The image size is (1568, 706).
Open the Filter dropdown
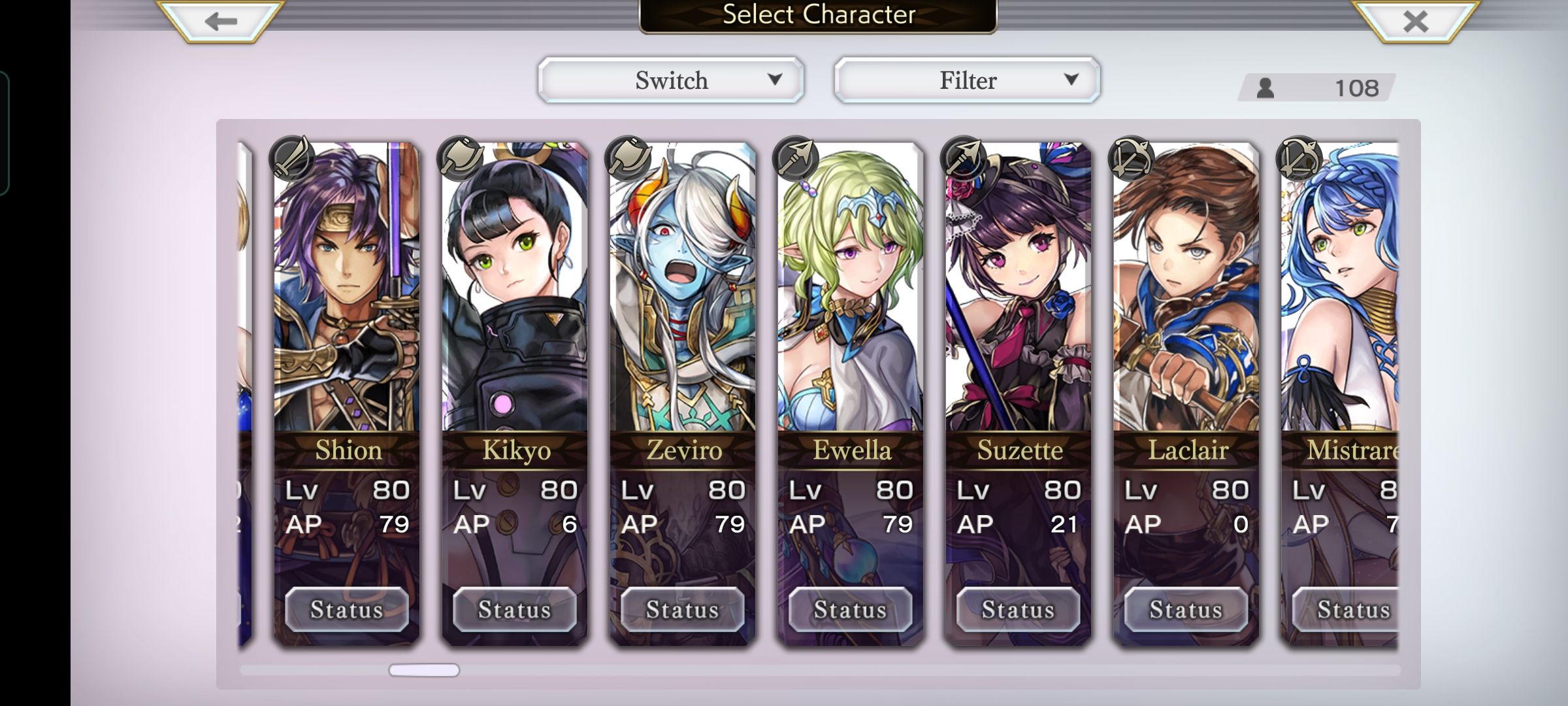pyautogui.click(x=967, y=80)
